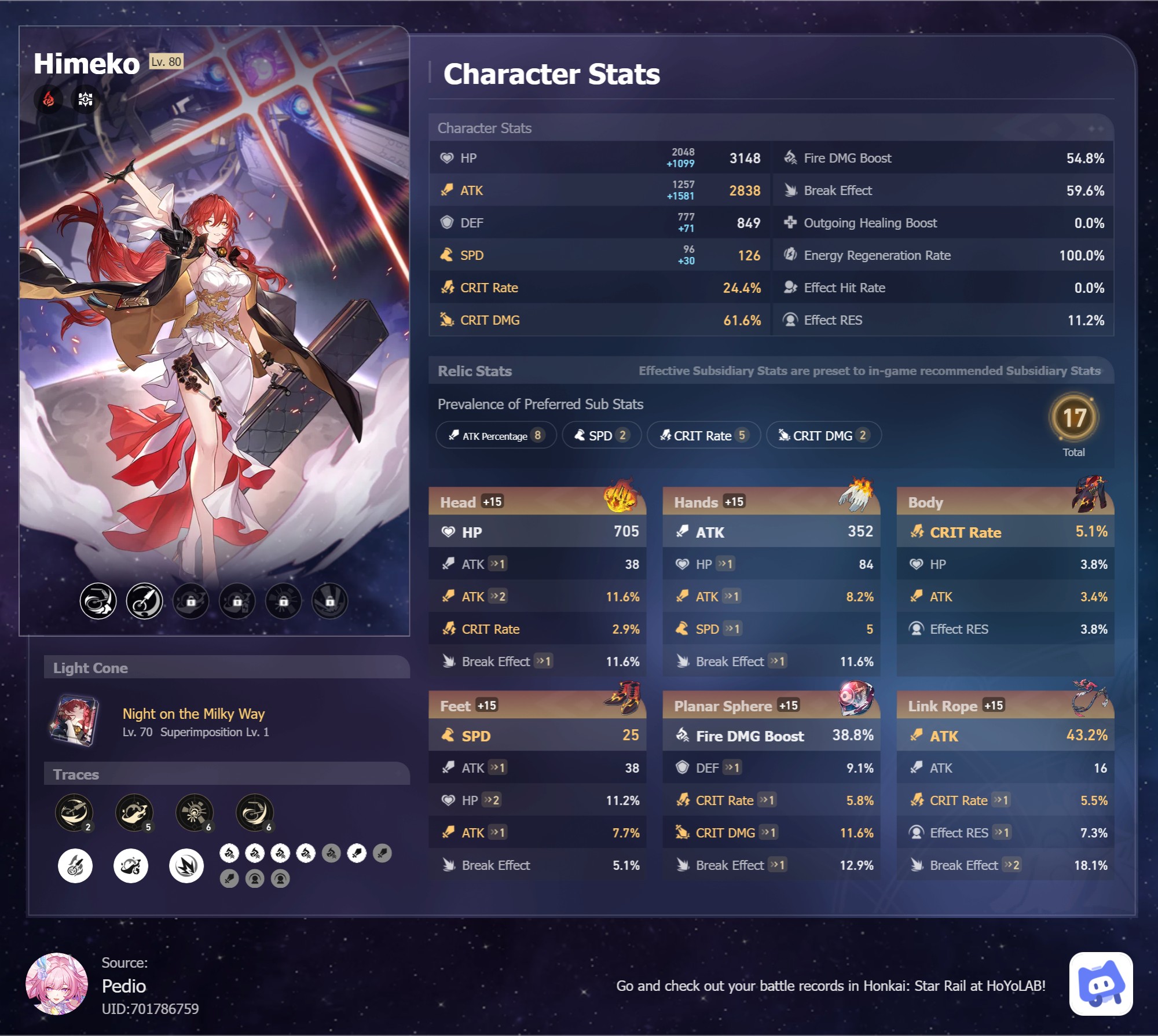This screenshot has height=1036, width=1158.
Task: Choose the CRIT DMG sub stat chip
Action: [823, 435]
